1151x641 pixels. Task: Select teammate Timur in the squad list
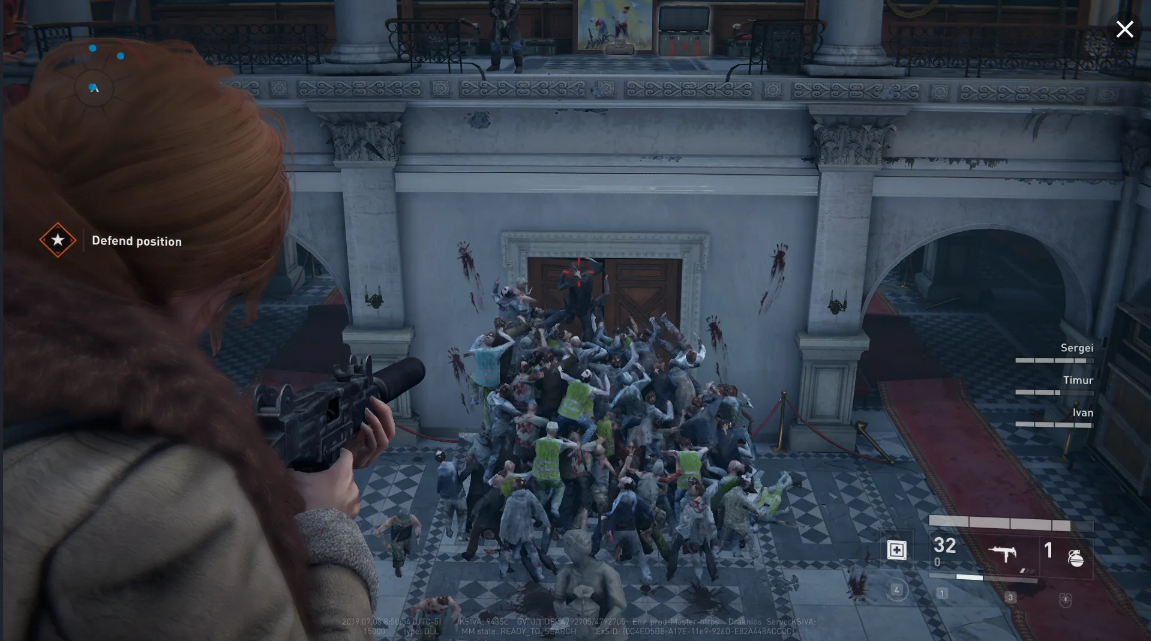[1077, 381]
